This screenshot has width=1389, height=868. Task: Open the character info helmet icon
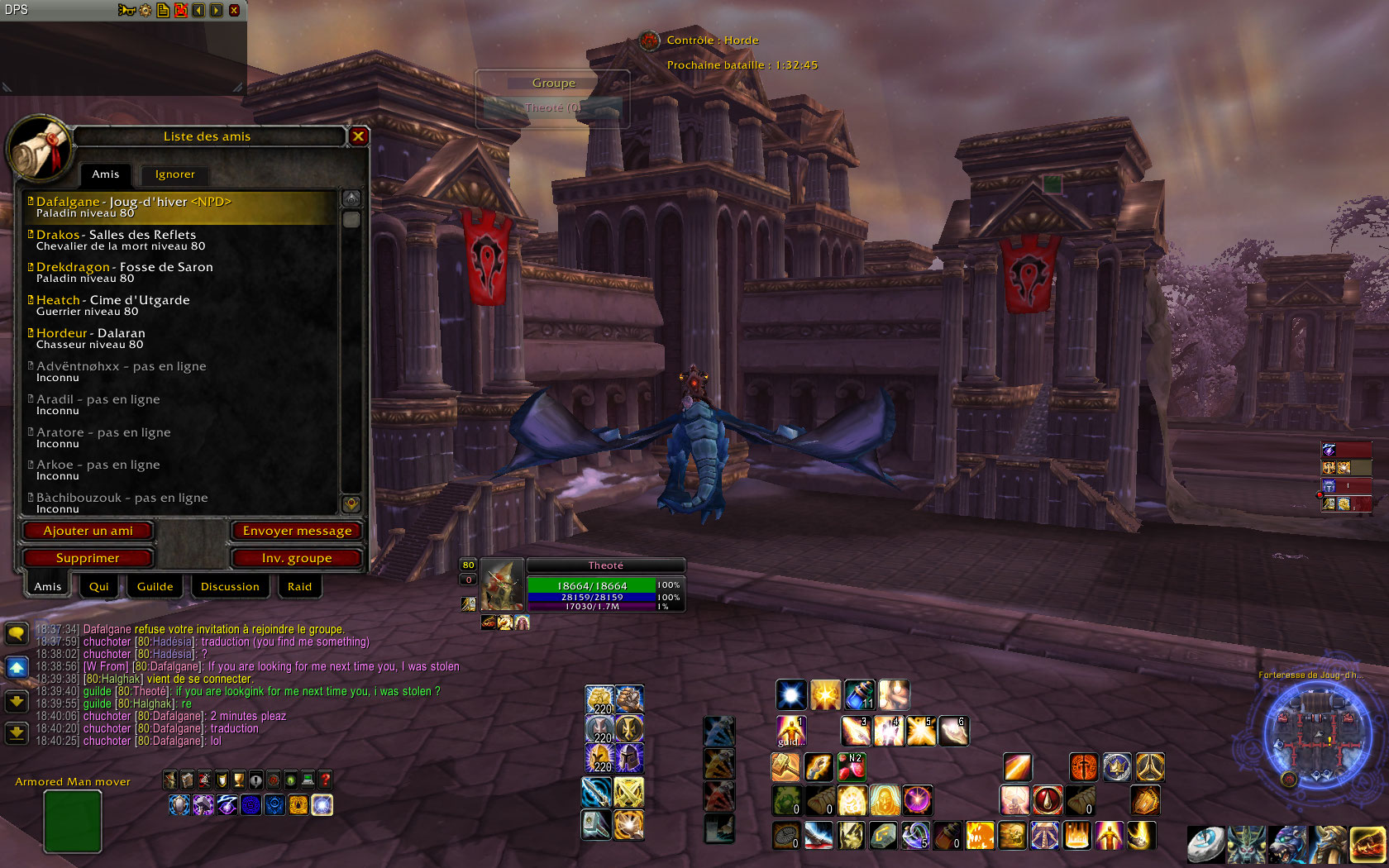170,780
